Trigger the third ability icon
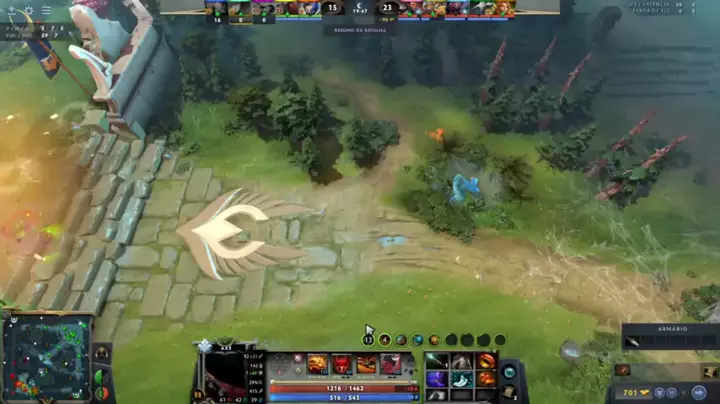This screenshot has width=720, height=404. click(x=367, y=364)
